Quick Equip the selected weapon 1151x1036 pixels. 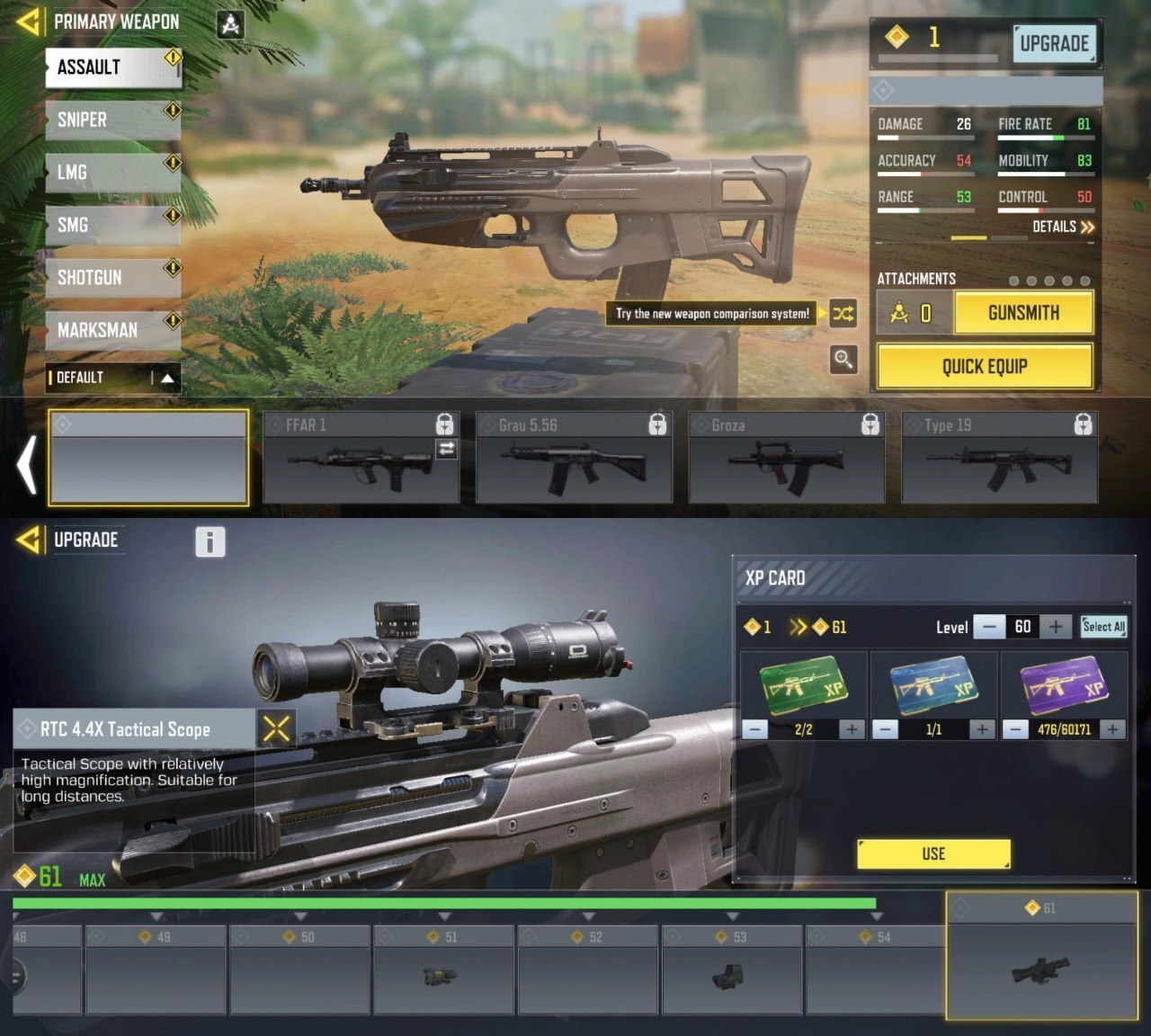click(985, 366)
